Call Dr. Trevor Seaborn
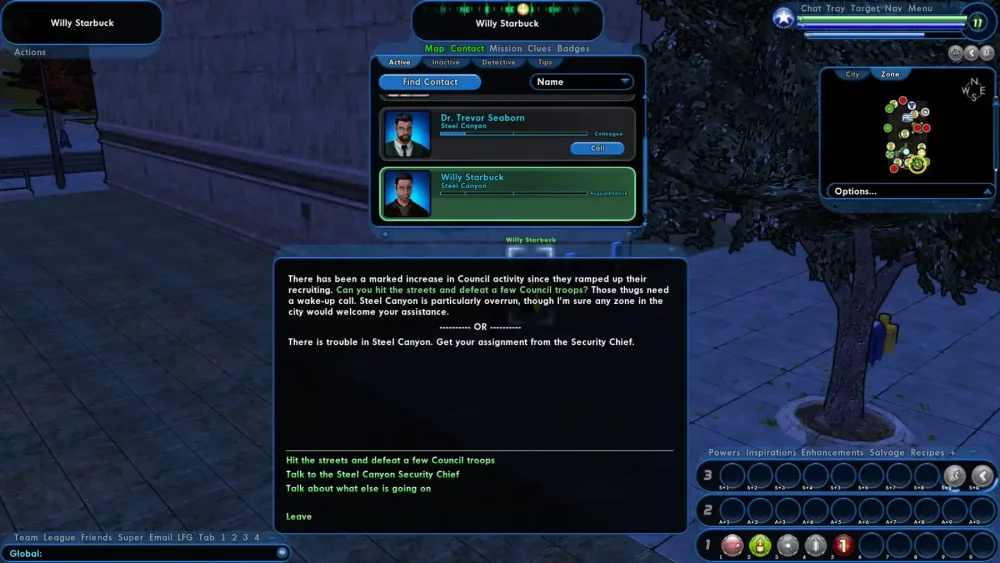1000x563 pixels. coord(597,148)
